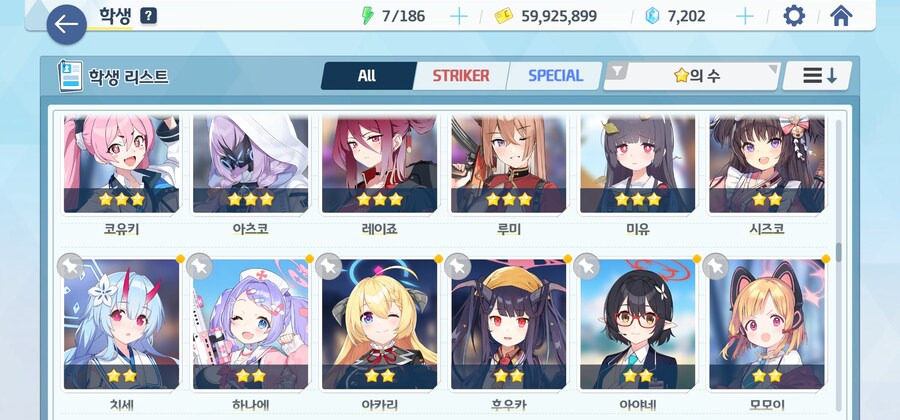Switch to the SPECIAL tab
The height and width of the screenshot is (420, 900).
click(x=555, y=76)
